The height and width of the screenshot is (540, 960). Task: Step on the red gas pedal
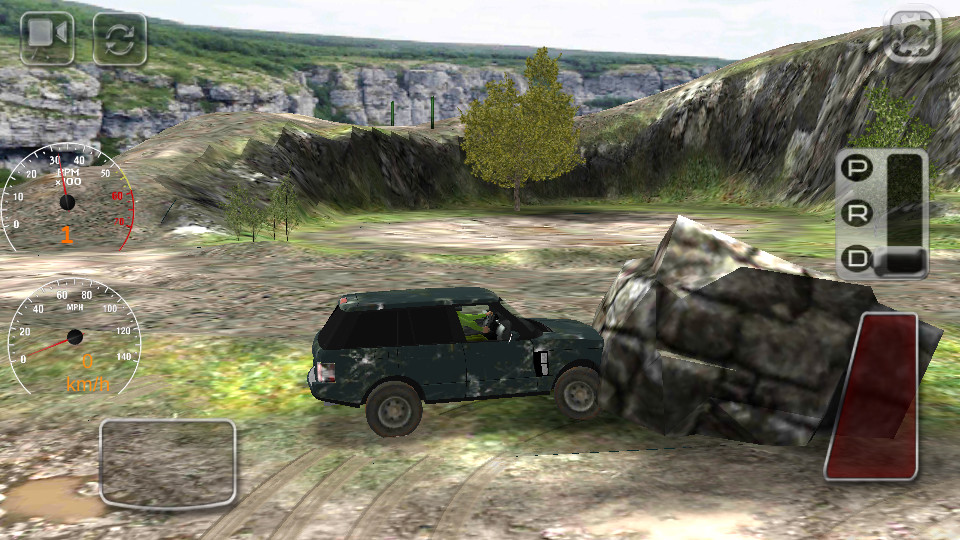[874, 396]
